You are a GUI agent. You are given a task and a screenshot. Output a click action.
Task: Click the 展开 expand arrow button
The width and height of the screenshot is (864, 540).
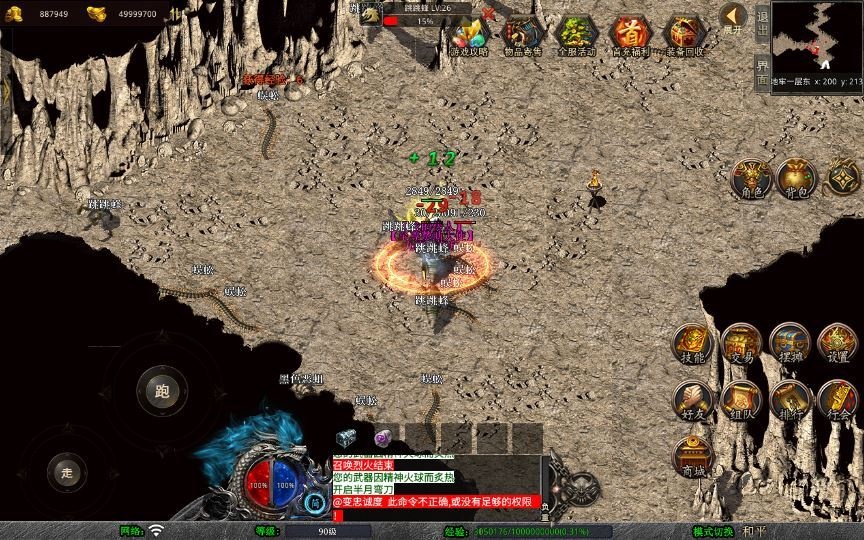[733, 17]
